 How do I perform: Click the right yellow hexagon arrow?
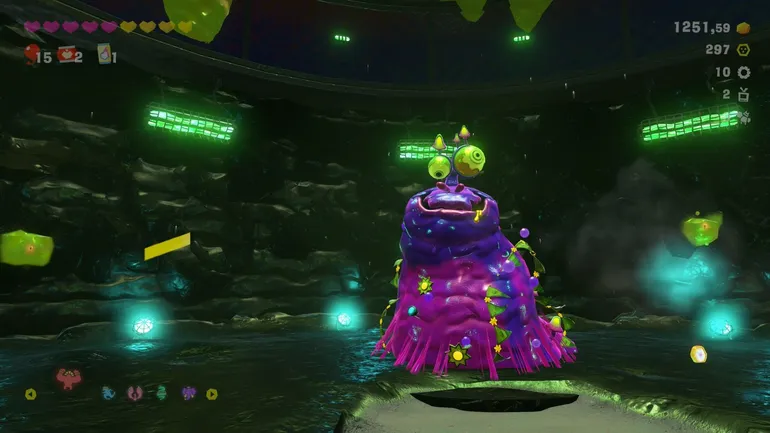[x=212, y=393]
